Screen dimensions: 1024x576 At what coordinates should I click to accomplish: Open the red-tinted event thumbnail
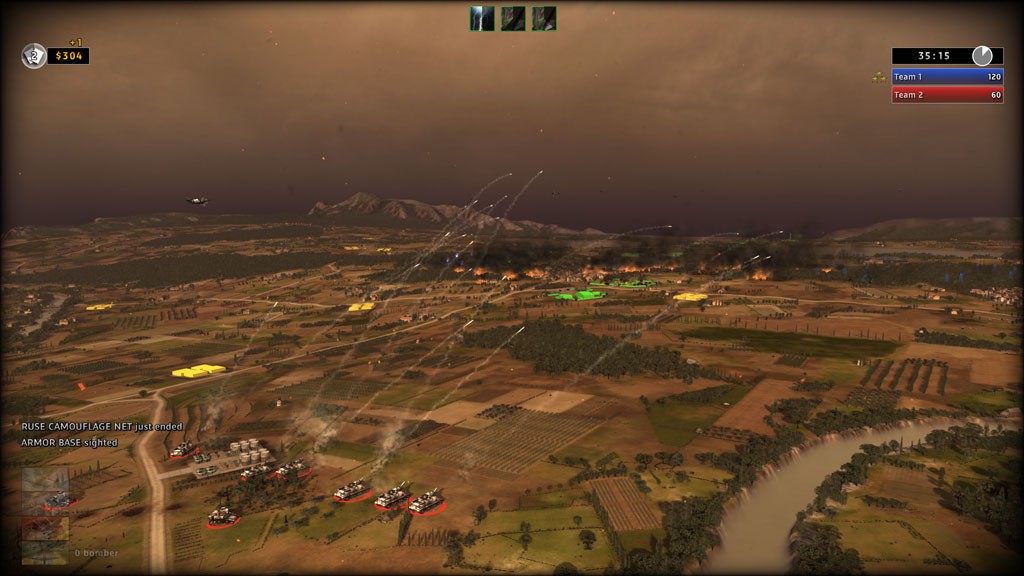pyautogui.click(x=46, y=527)
